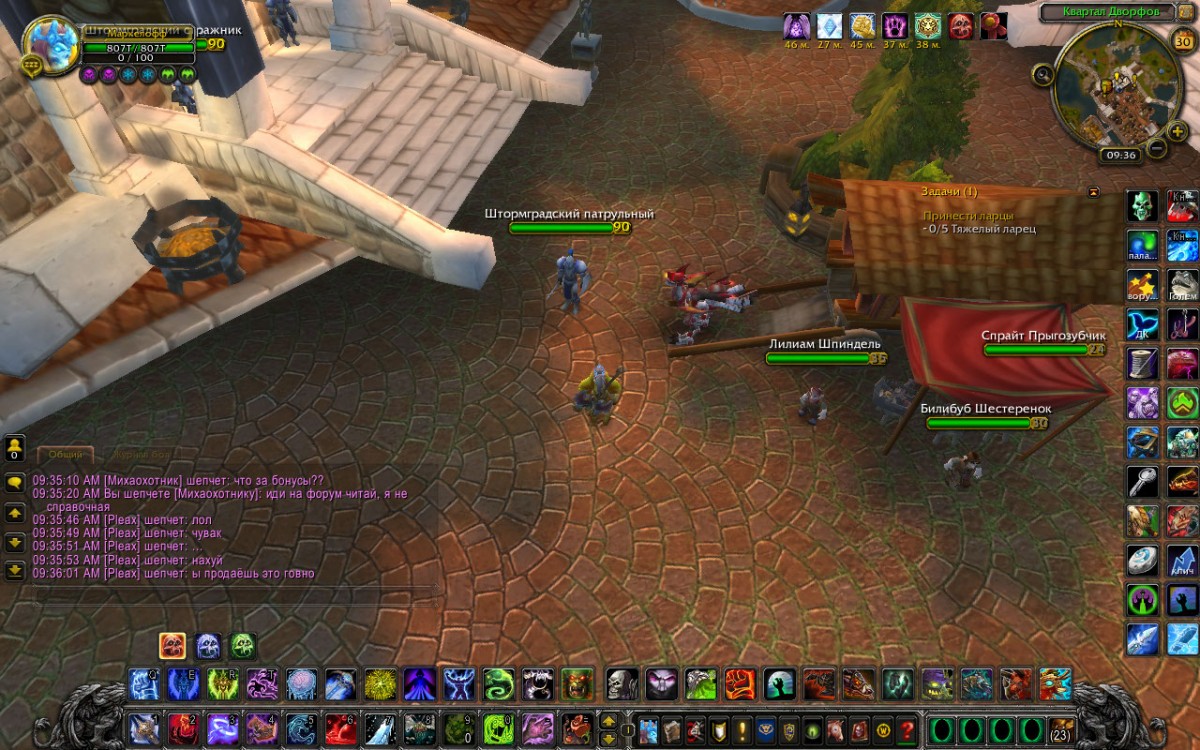The width and height of the screenshot is (1200, 750).
Task: Click the golden fist buff icon, 45 м.
Action: click(x=862, y=26)
